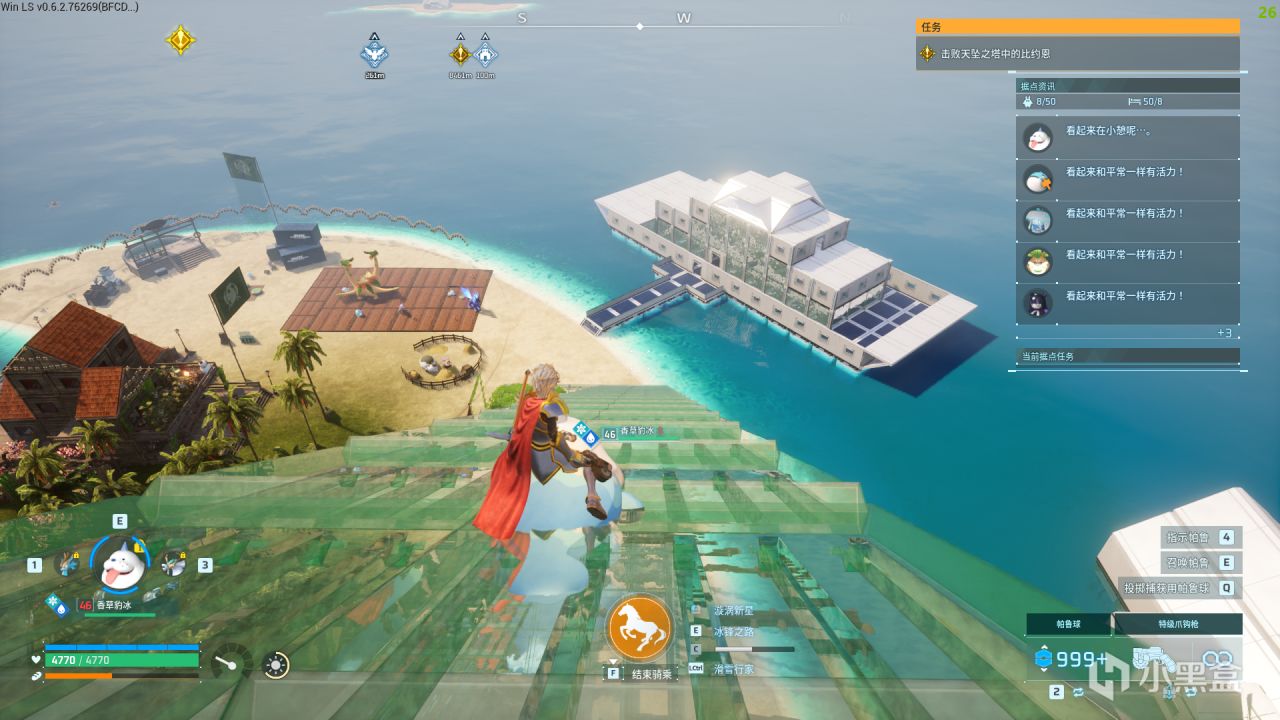Click the blue Pal Sphere icon
This screenshot has width=1280, height=720.
pyautogui.click(x=1044, y=658)
